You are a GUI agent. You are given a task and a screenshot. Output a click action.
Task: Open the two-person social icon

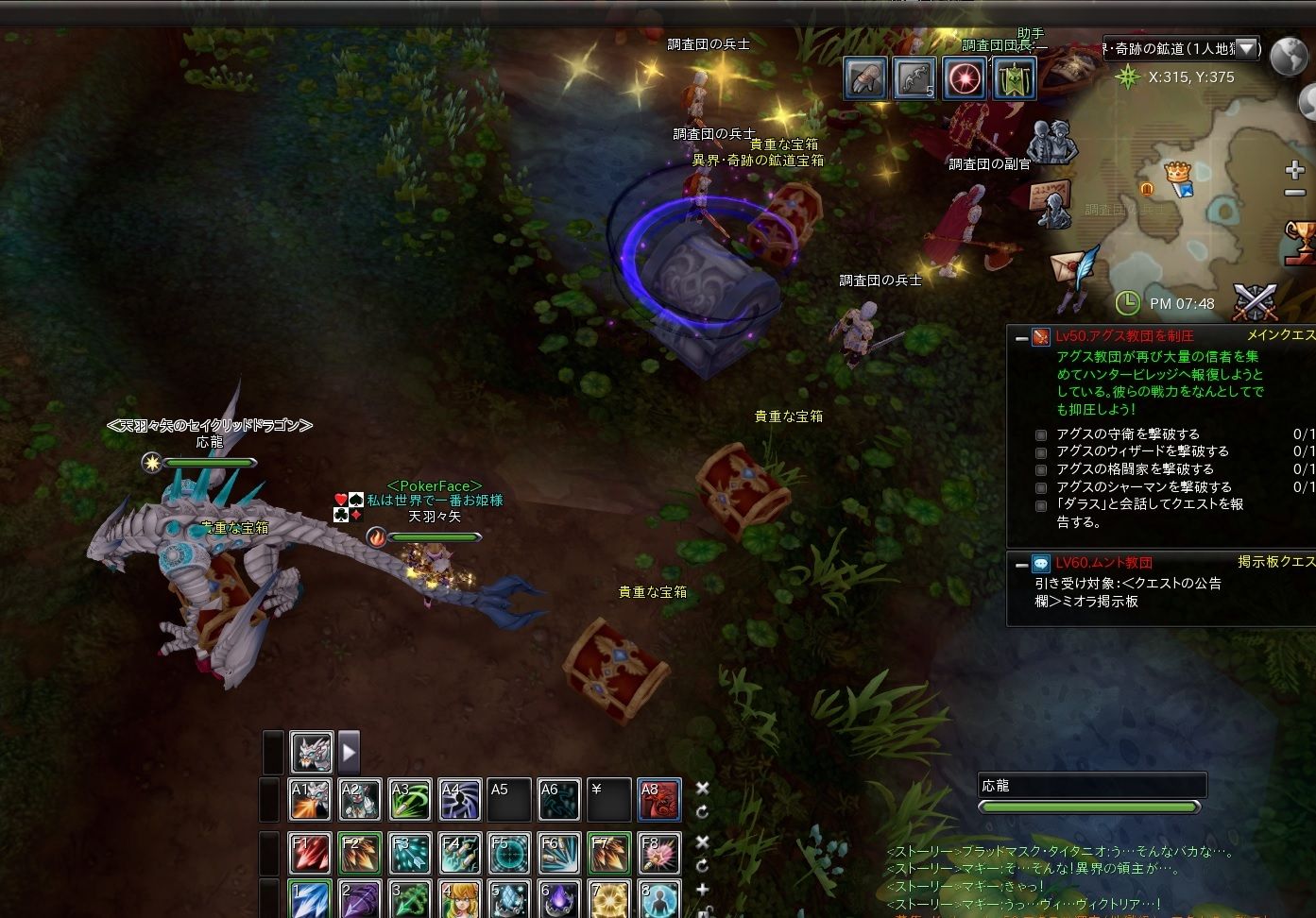(x=1053, y=144)
